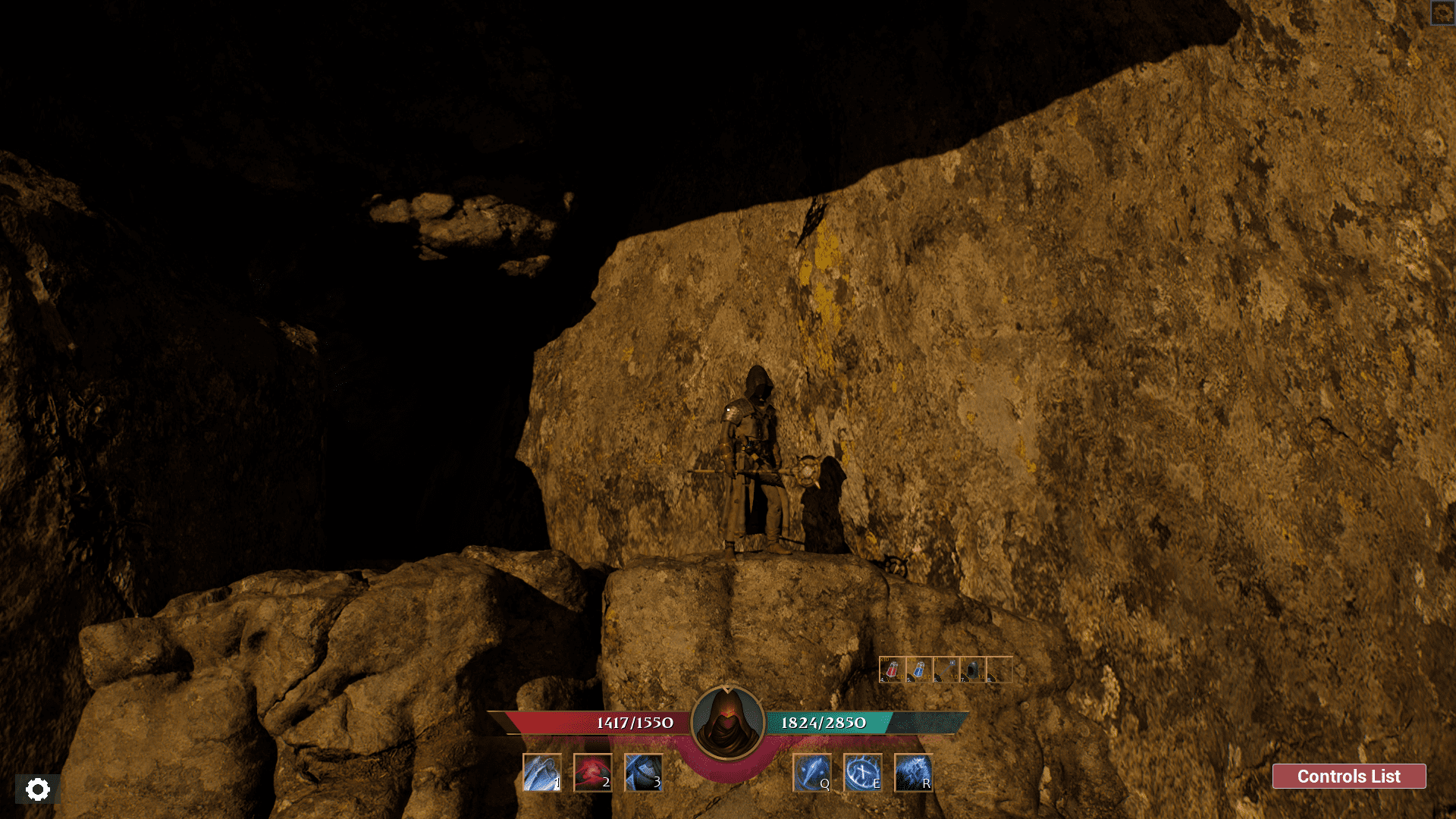Trigger the red ability in slot 2

593,772
